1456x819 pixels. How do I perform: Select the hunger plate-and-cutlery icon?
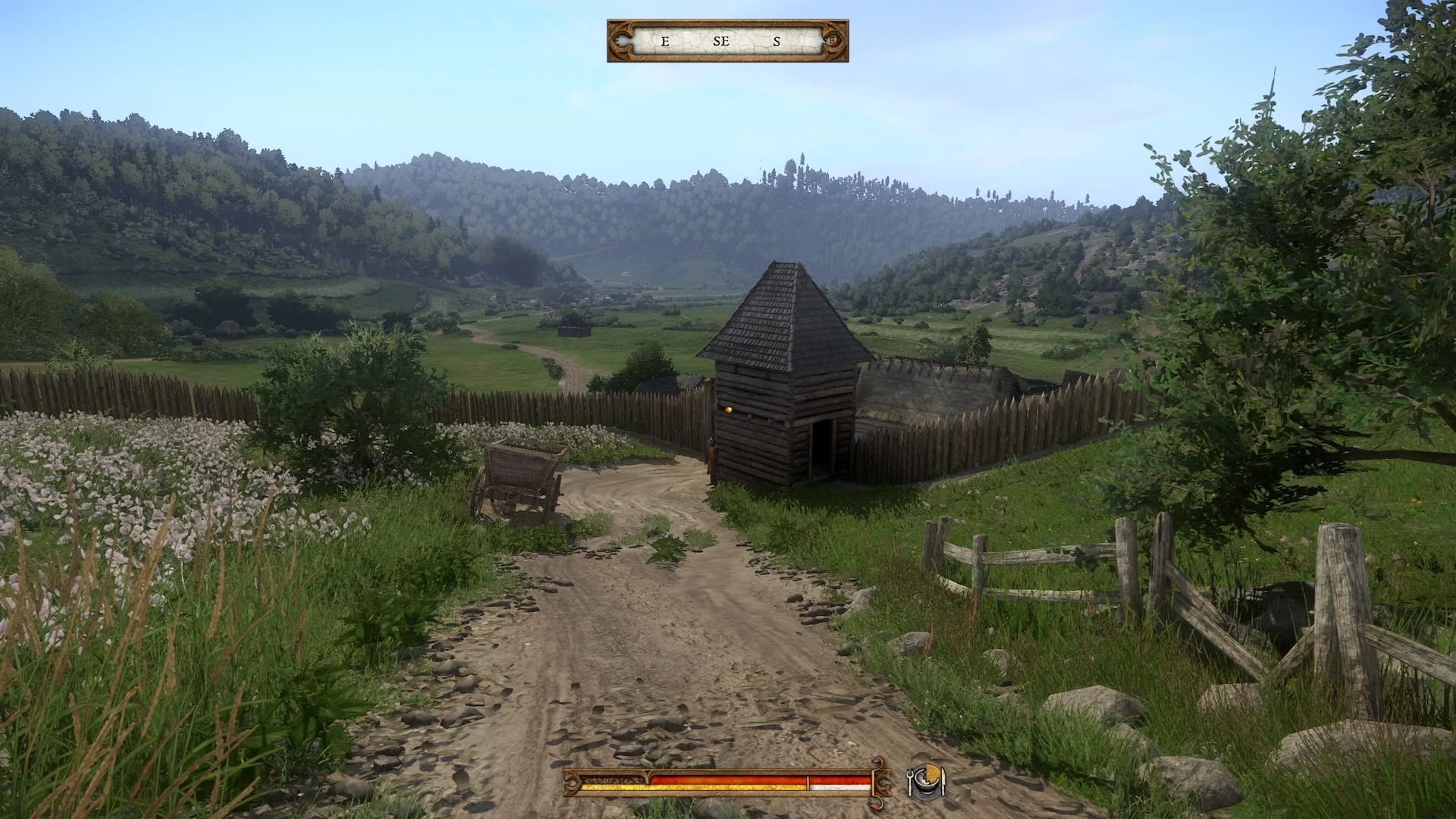click(x=926, y=781)
